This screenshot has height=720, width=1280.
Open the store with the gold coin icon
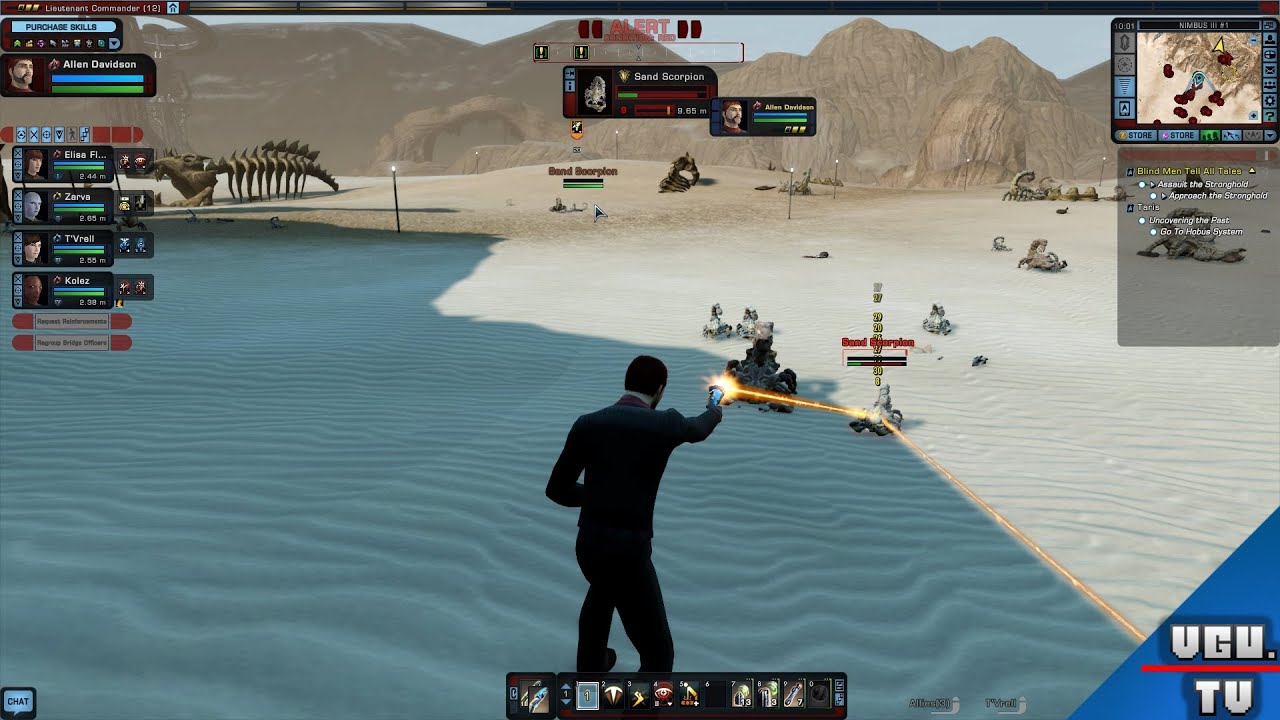tap(1137, 136)
